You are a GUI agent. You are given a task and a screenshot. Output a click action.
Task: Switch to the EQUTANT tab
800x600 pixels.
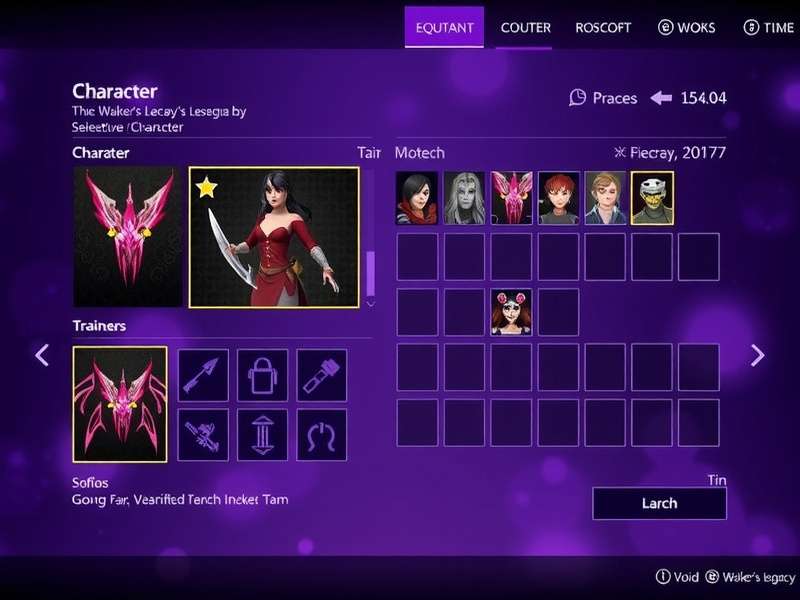(444, 27)
